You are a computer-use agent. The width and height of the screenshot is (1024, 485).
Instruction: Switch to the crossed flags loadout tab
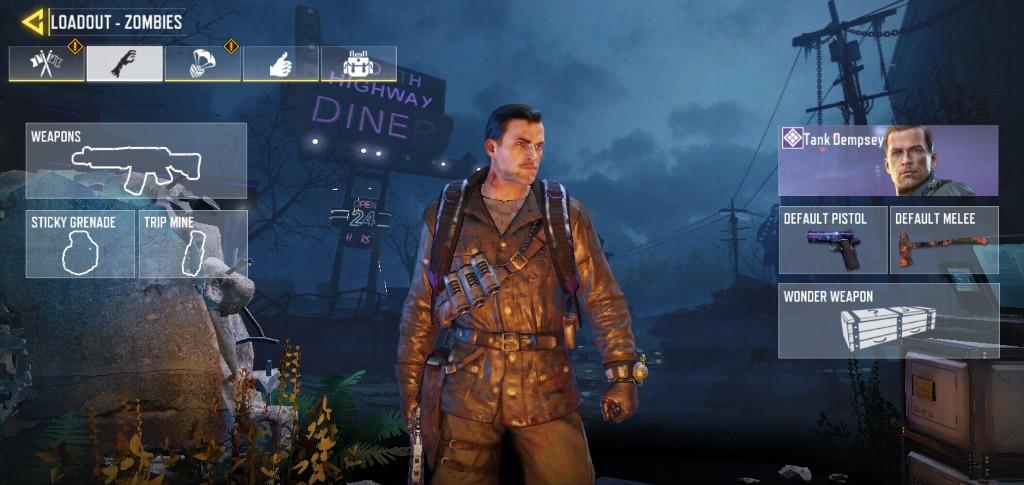click(x=46, y=63)
